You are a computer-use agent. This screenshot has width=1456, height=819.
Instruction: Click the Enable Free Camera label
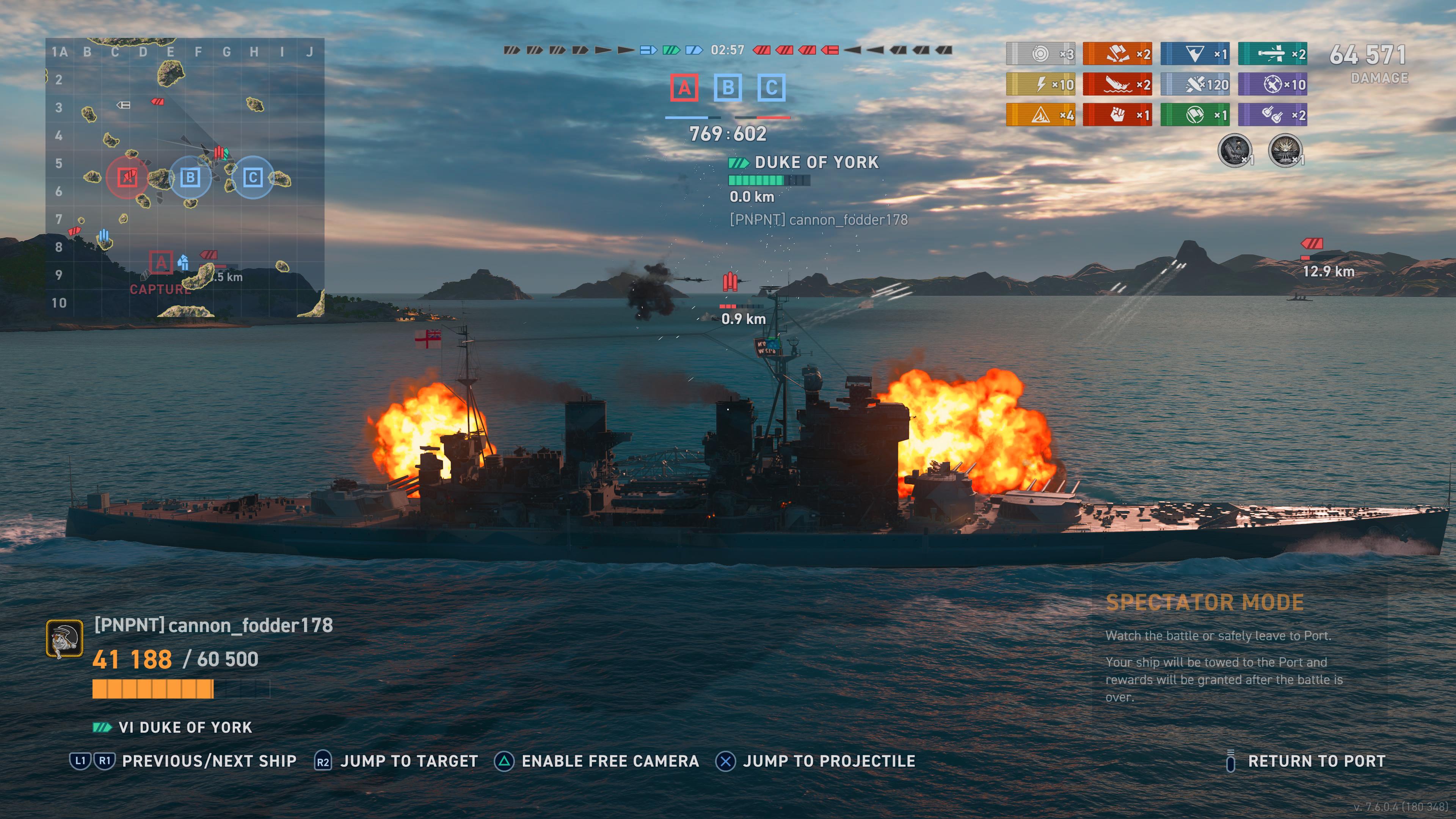(610, 761)
